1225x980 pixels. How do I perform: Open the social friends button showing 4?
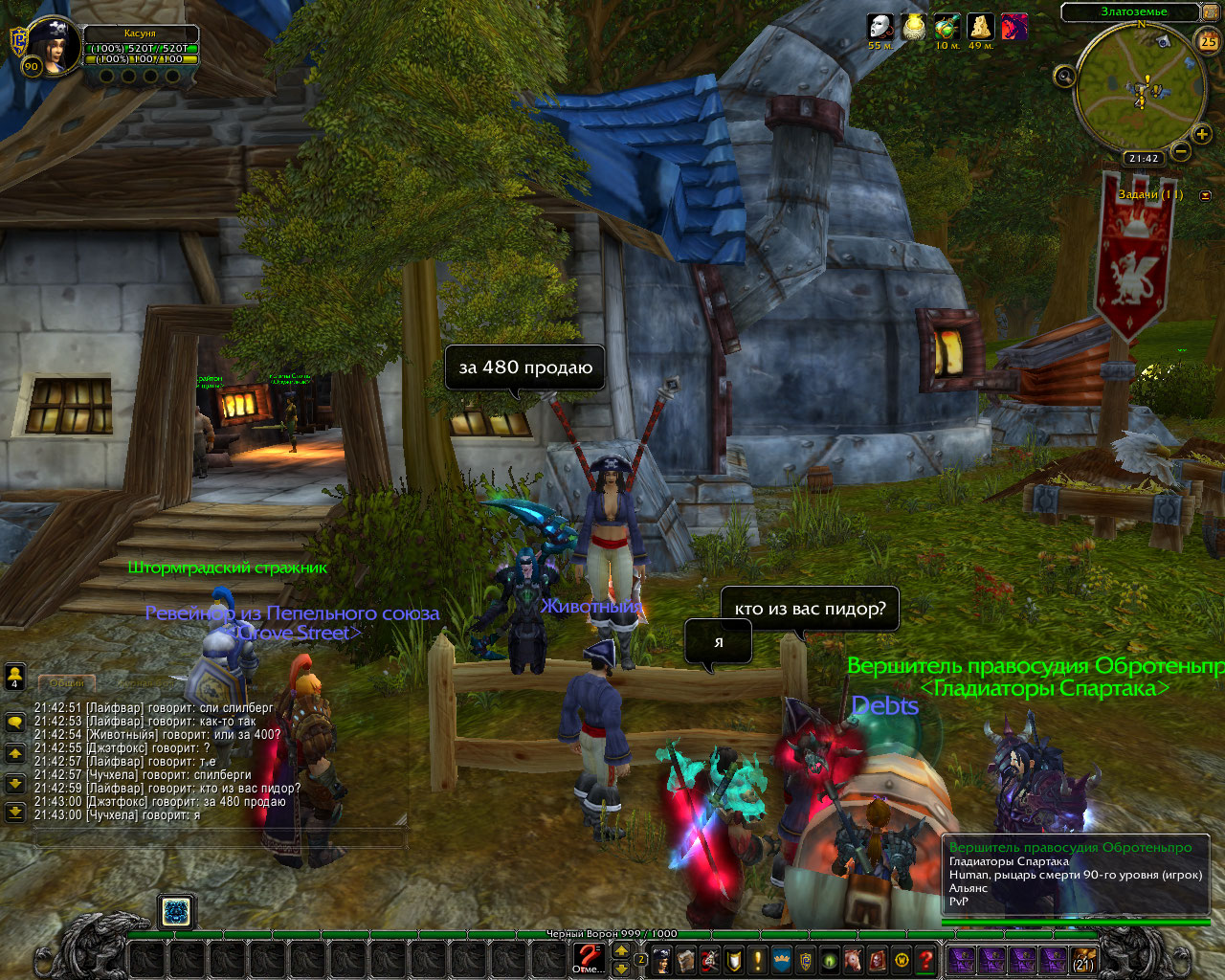click(x=15, y=677)
